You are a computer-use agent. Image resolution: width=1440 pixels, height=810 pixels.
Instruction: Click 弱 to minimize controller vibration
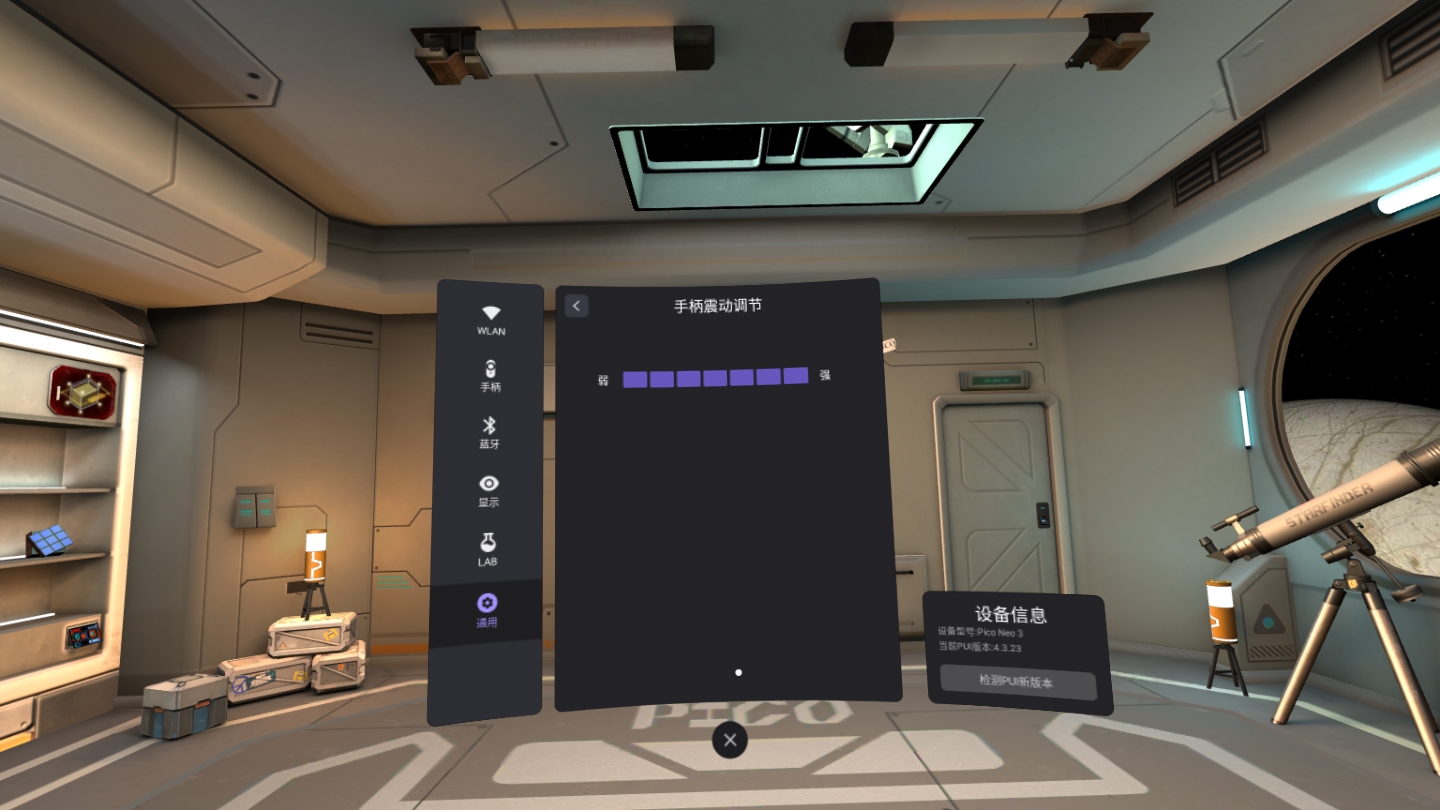pyautogui.click(x=602, y=378)
